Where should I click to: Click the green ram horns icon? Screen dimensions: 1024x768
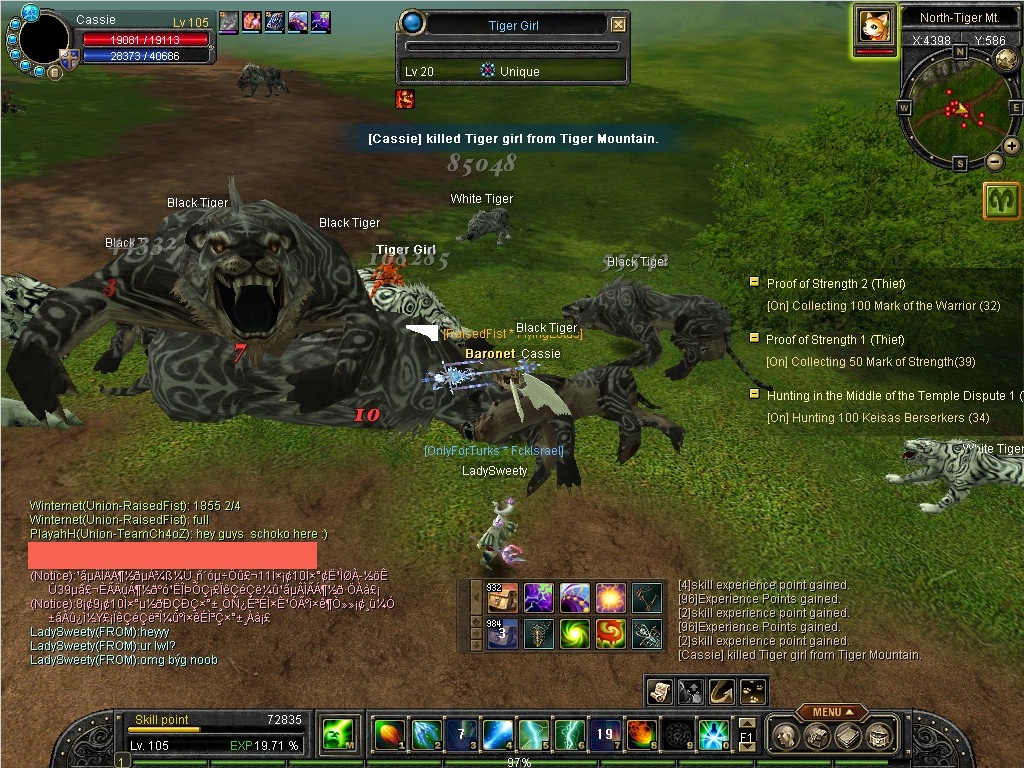1001,201
